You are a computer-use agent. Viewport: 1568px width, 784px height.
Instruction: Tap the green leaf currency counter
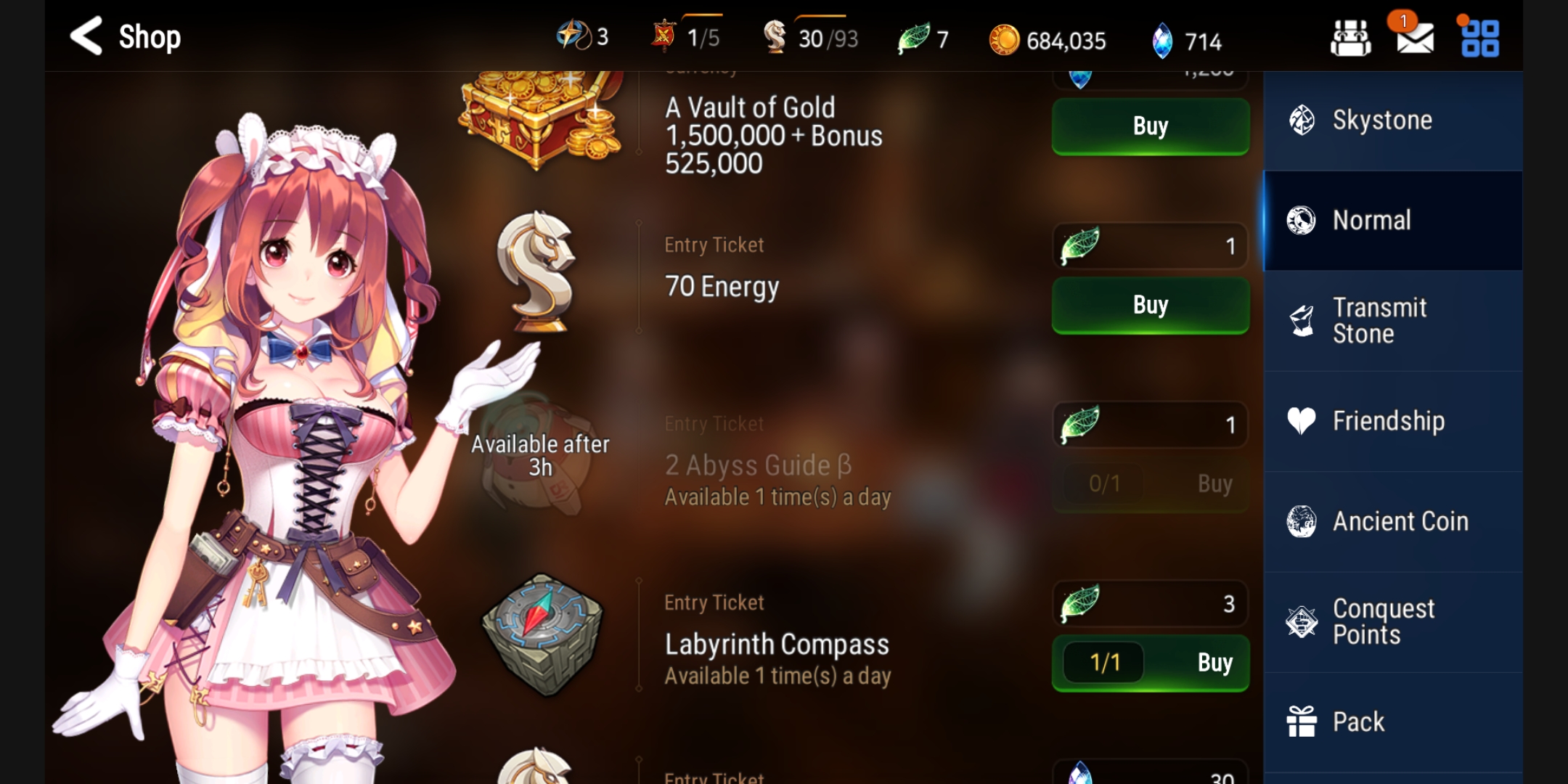click(923, 38)
